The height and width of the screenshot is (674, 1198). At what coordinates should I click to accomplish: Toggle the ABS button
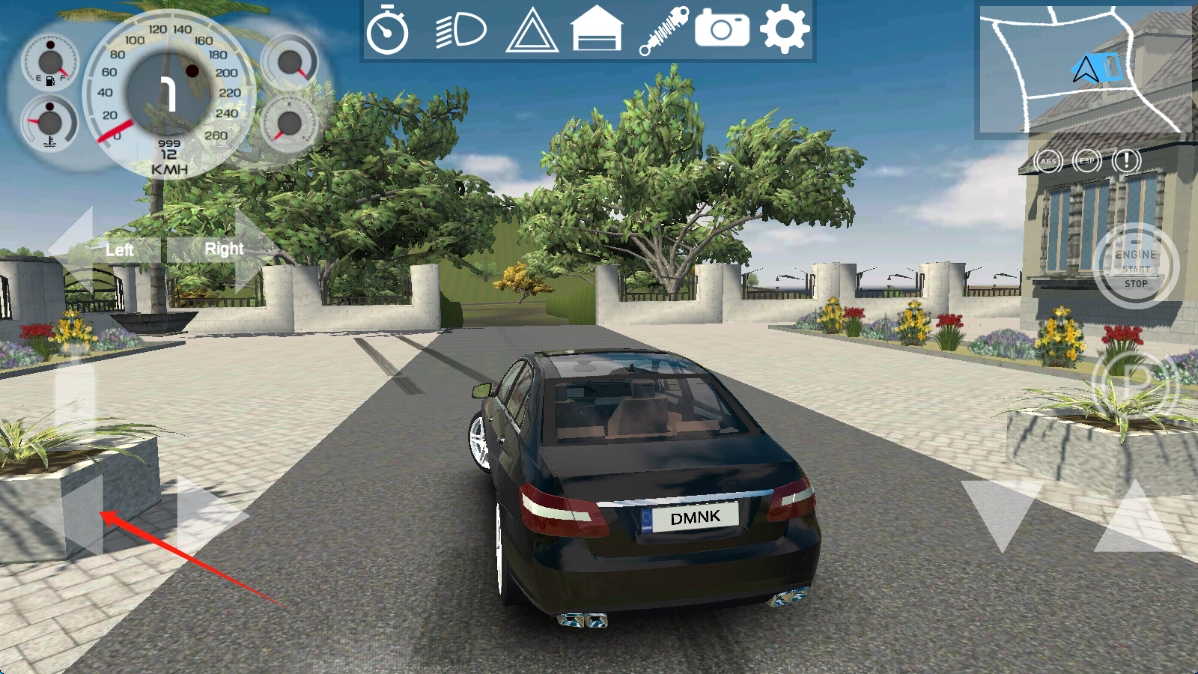click(x=1049, y=160)
